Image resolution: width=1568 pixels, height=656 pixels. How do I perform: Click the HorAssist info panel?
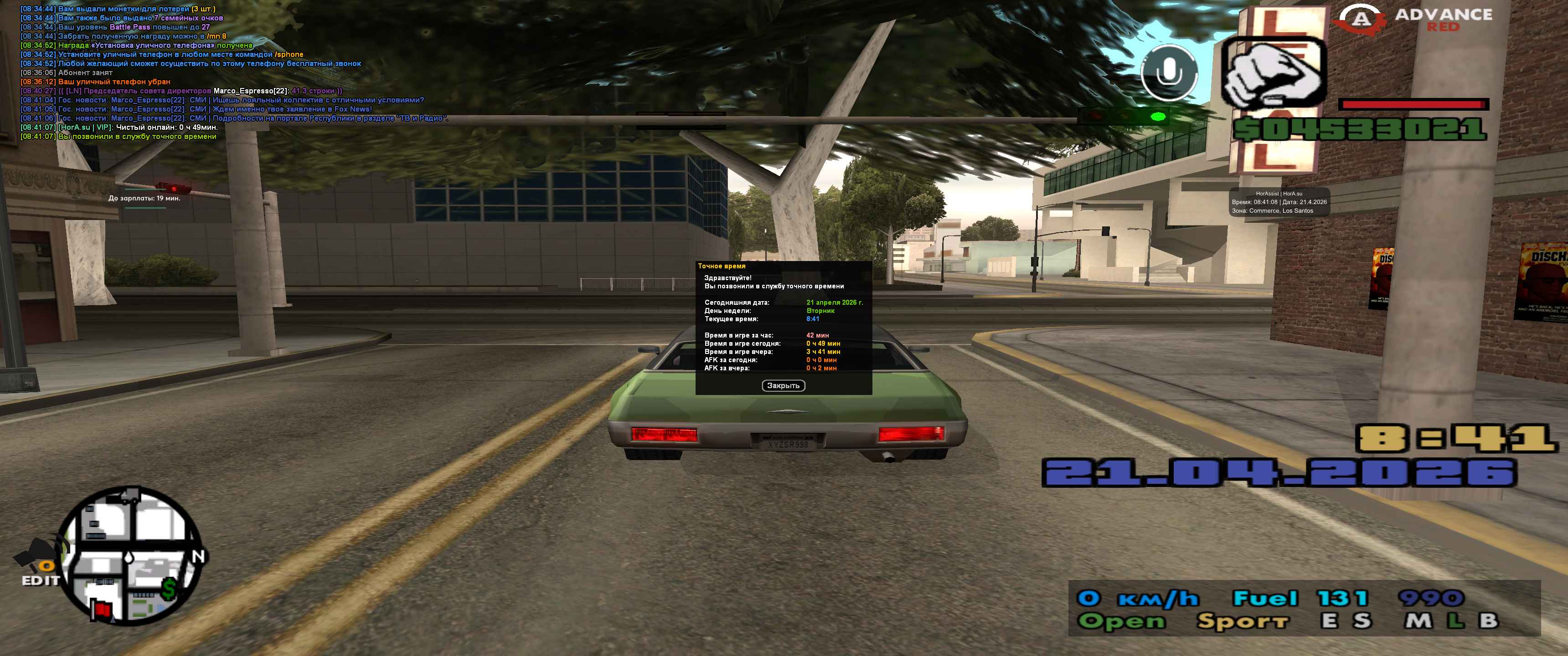point(1279,202)
